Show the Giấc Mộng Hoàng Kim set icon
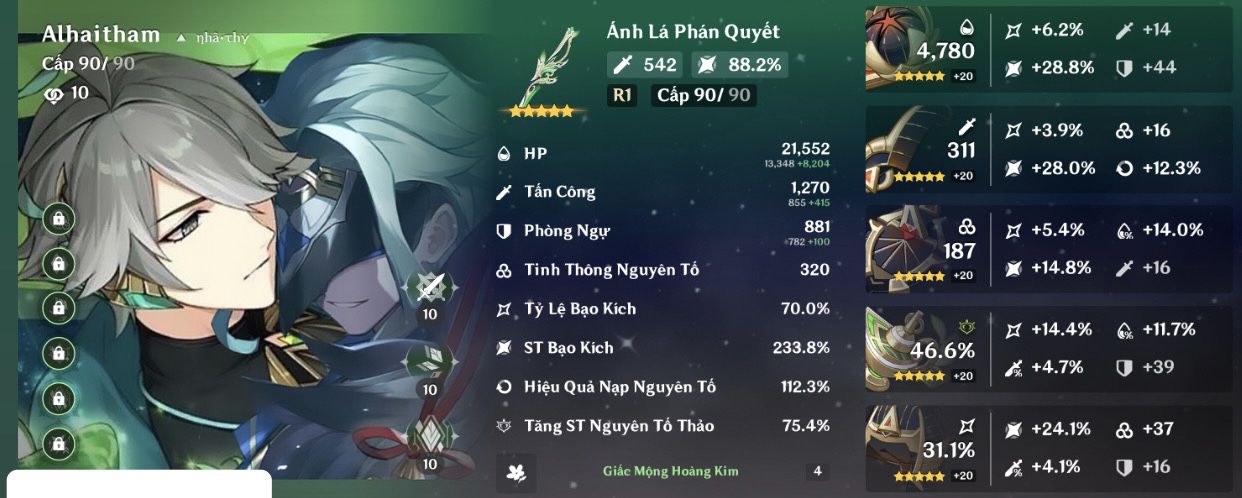 coord(516,471)
